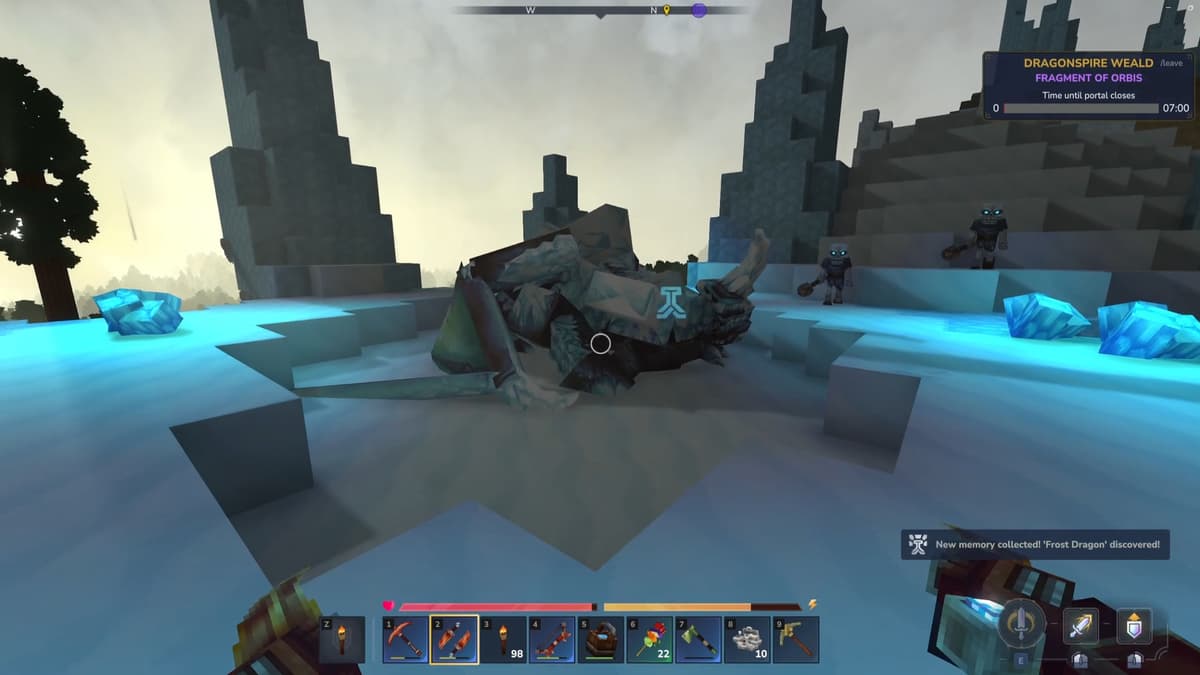Select the bow in hotbar slot 4
This screenshot has height=675, width=1200.
(x=552, y=639)
